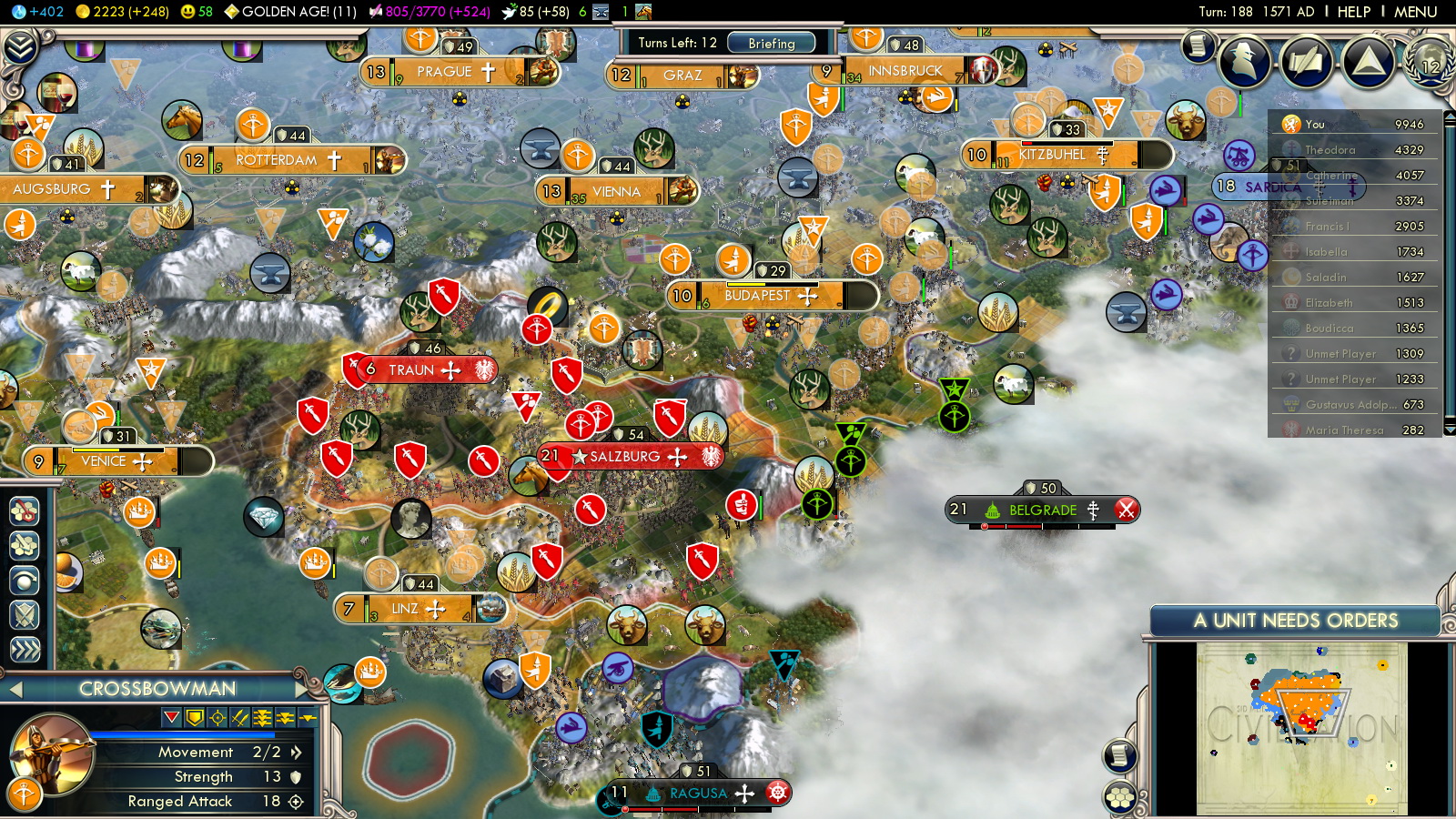Image resolution: width=1456 pixels, height=819 pixels.
Task: Click the Briefing button
Action: (771, 43)
